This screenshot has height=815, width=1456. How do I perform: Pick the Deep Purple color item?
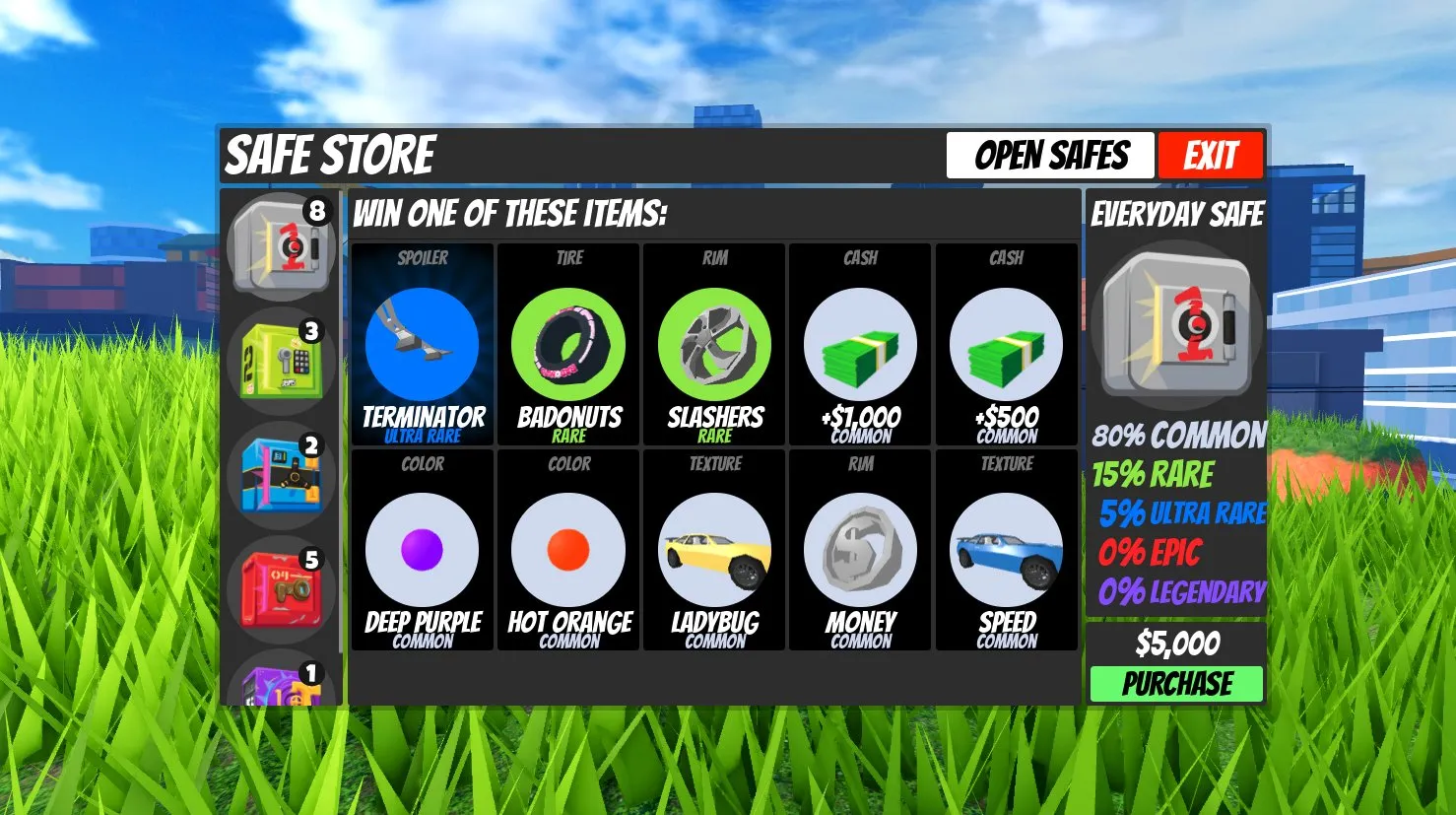pyautogui.click(x=423, y=550)
